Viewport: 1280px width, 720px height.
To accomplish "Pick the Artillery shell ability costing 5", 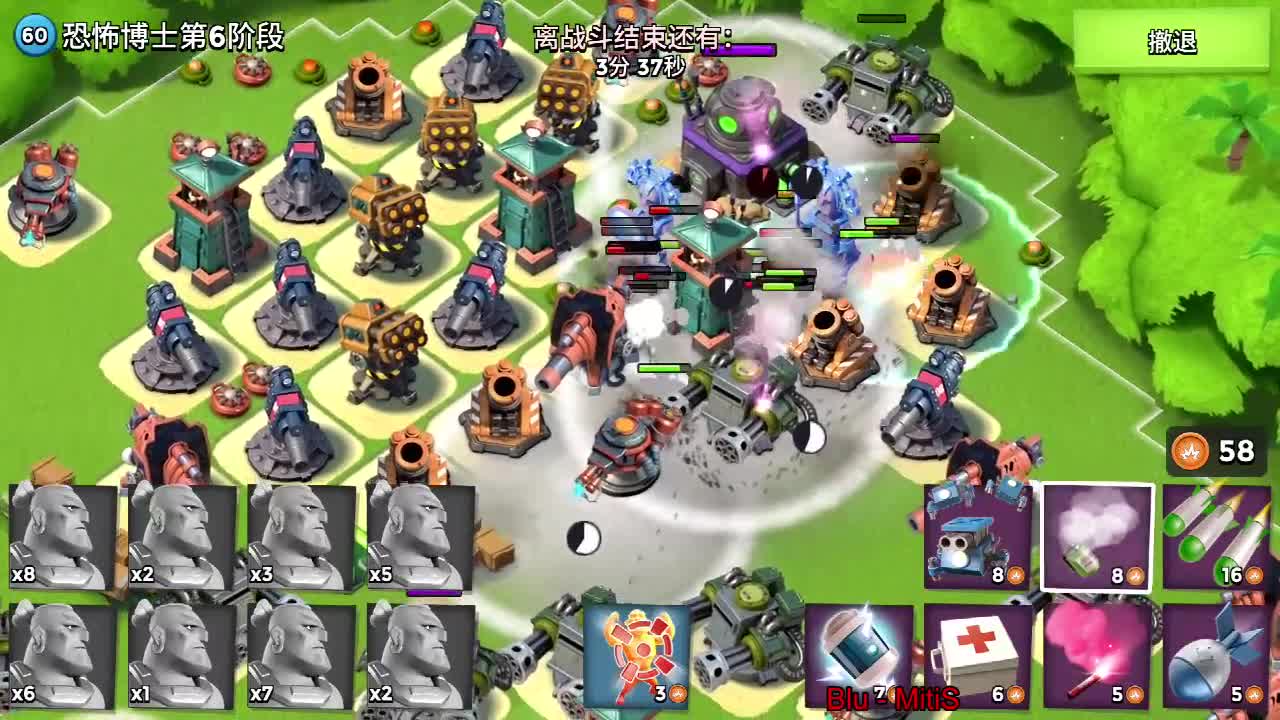I will pyautogui.click(x=1215, y=655).
